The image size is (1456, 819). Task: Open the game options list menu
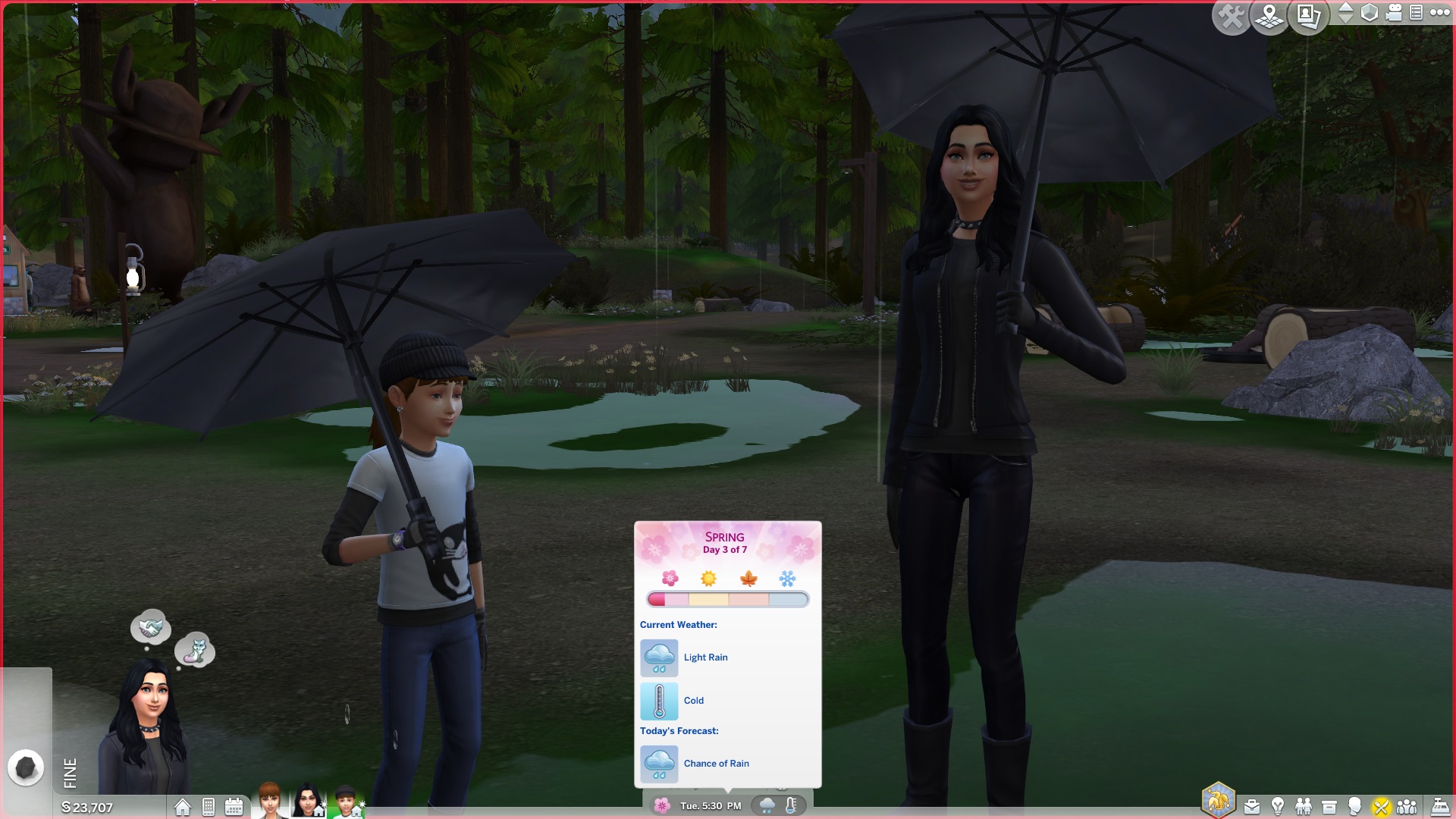(1415, 13)
